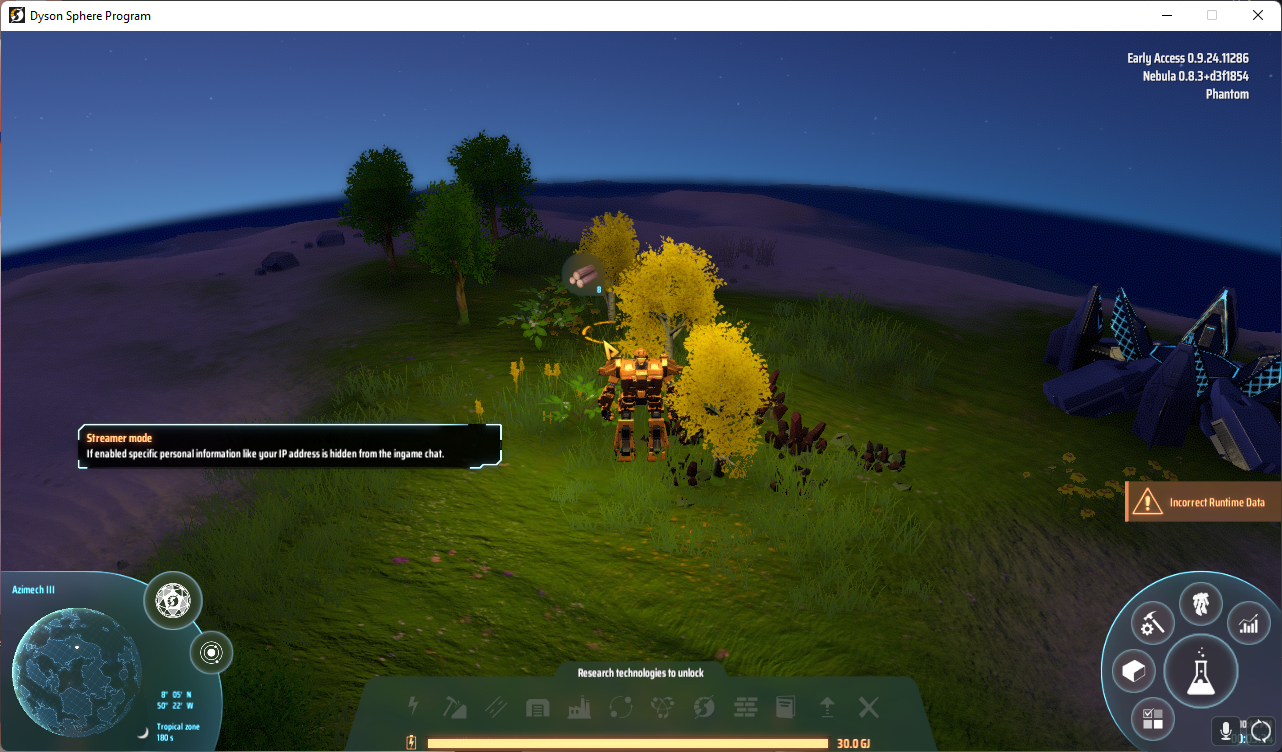Toggle the microphone button

(x=1226, y=731)
